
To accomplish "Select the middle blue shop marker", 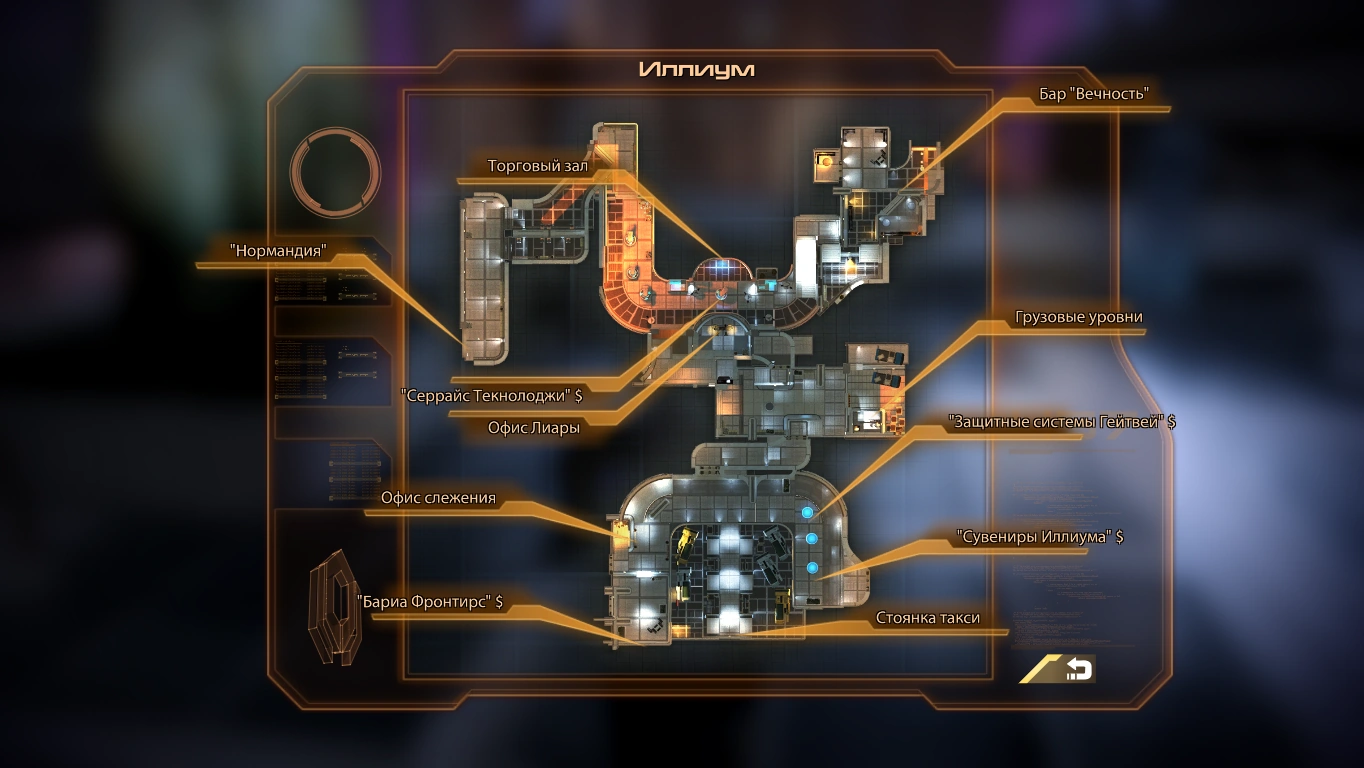I will pyautogui.click(x=812, y=537).
